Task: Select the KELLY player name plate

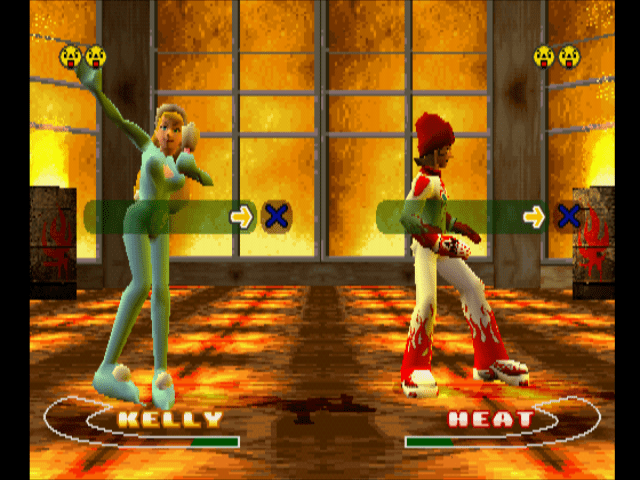Action: pyautogui.click(x=170, y=419)
